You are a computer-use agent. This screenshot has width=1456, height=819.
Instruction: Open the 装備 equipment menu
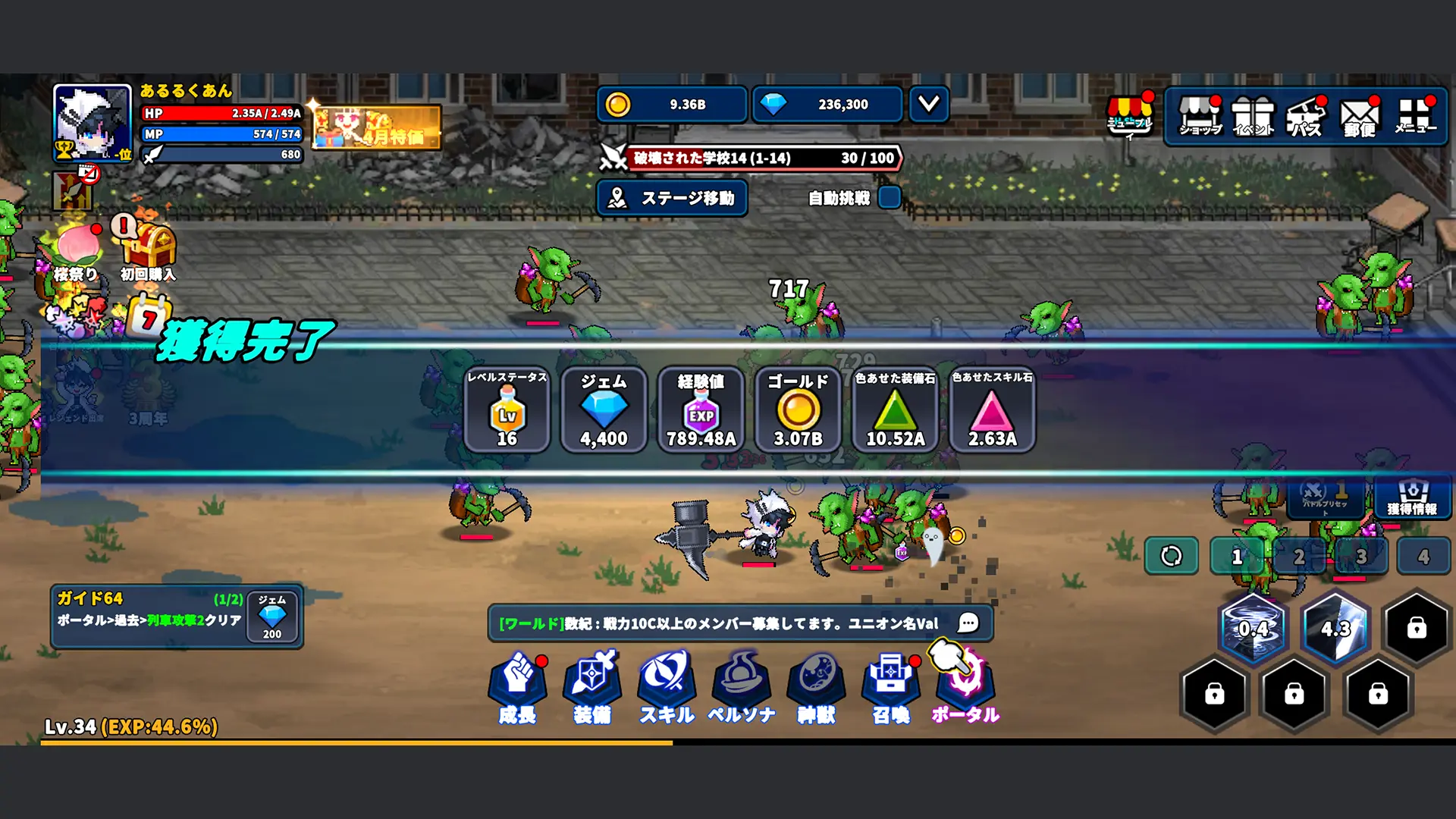(x=592, y=687)
